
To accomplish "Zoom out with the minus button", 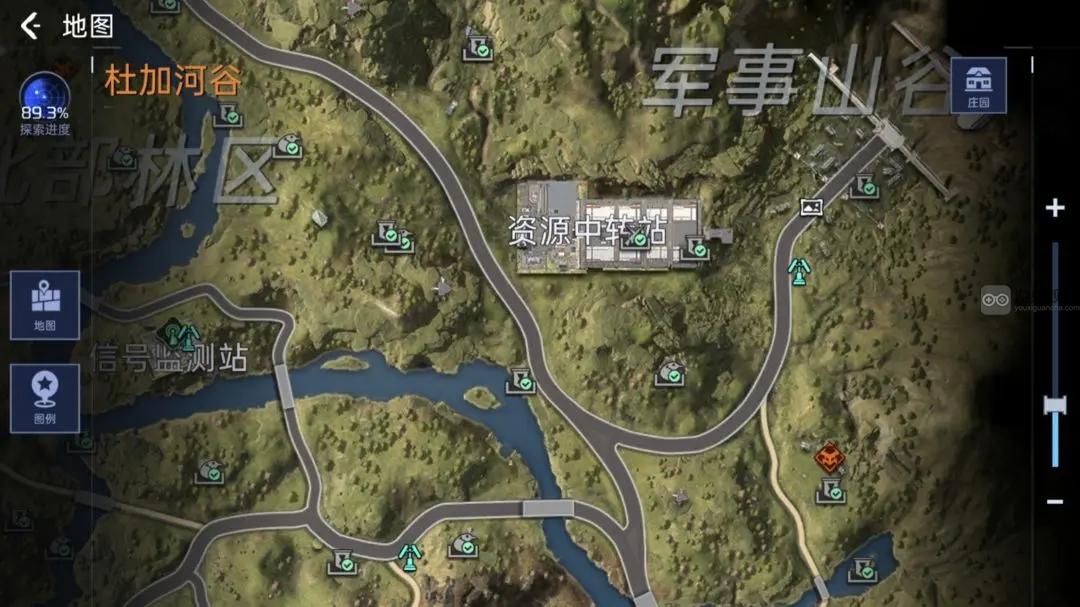I will point(1054,500).
